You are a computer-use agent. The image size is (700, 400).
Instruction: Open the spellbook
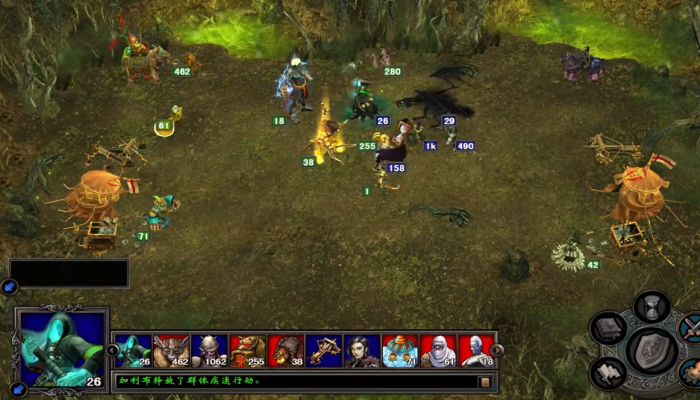[608, 328]
